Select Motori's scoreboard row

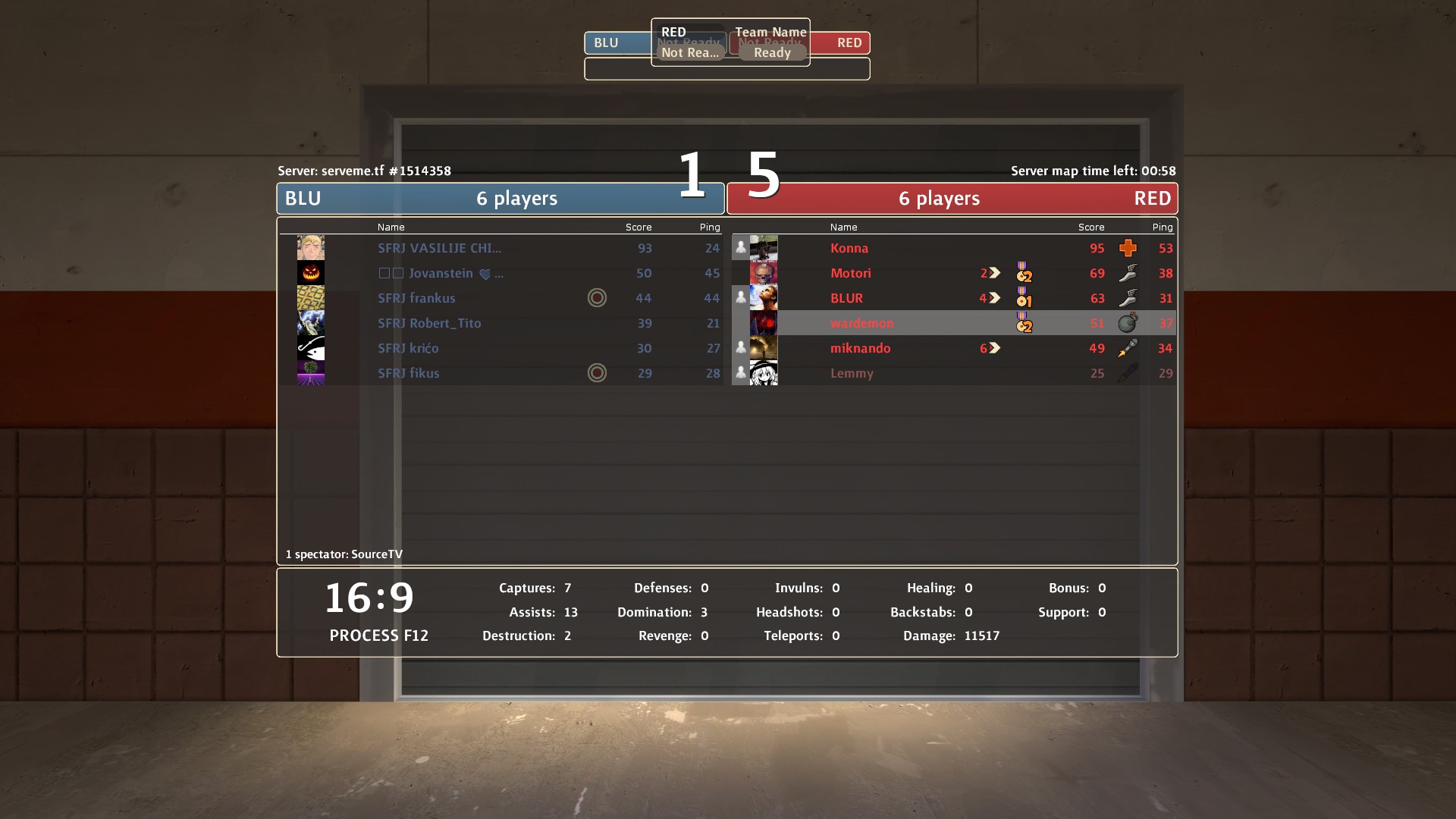pyautogui.click(x=850, y=273)
